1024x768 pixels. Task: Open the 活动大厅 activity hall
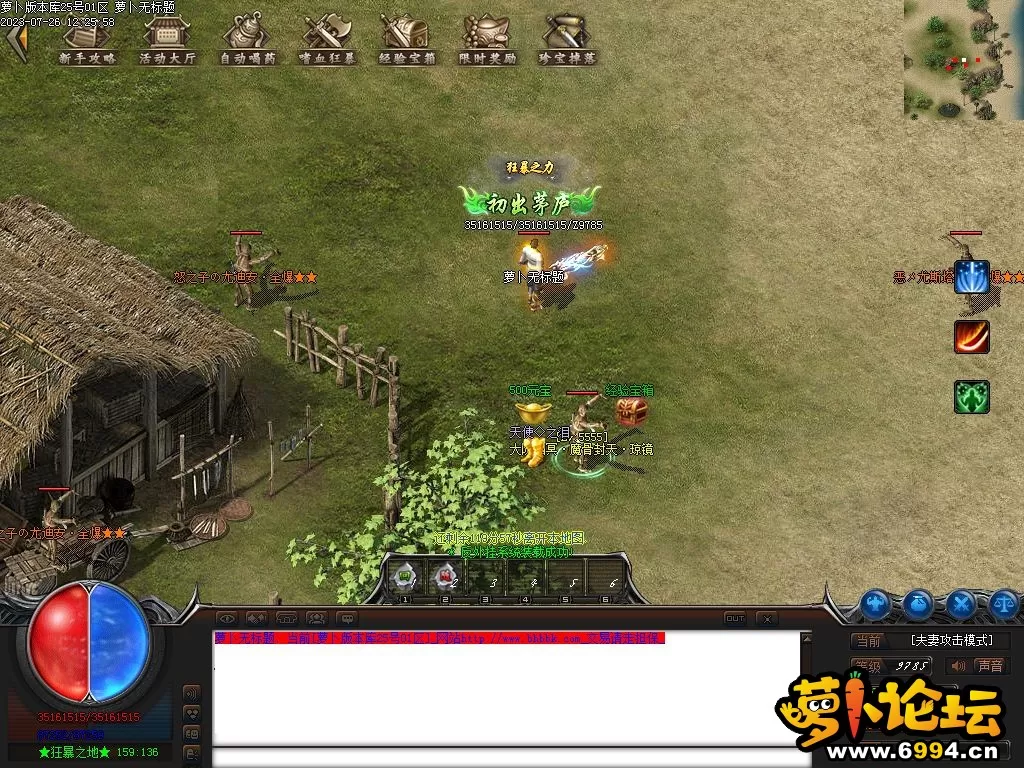point(167,39)
